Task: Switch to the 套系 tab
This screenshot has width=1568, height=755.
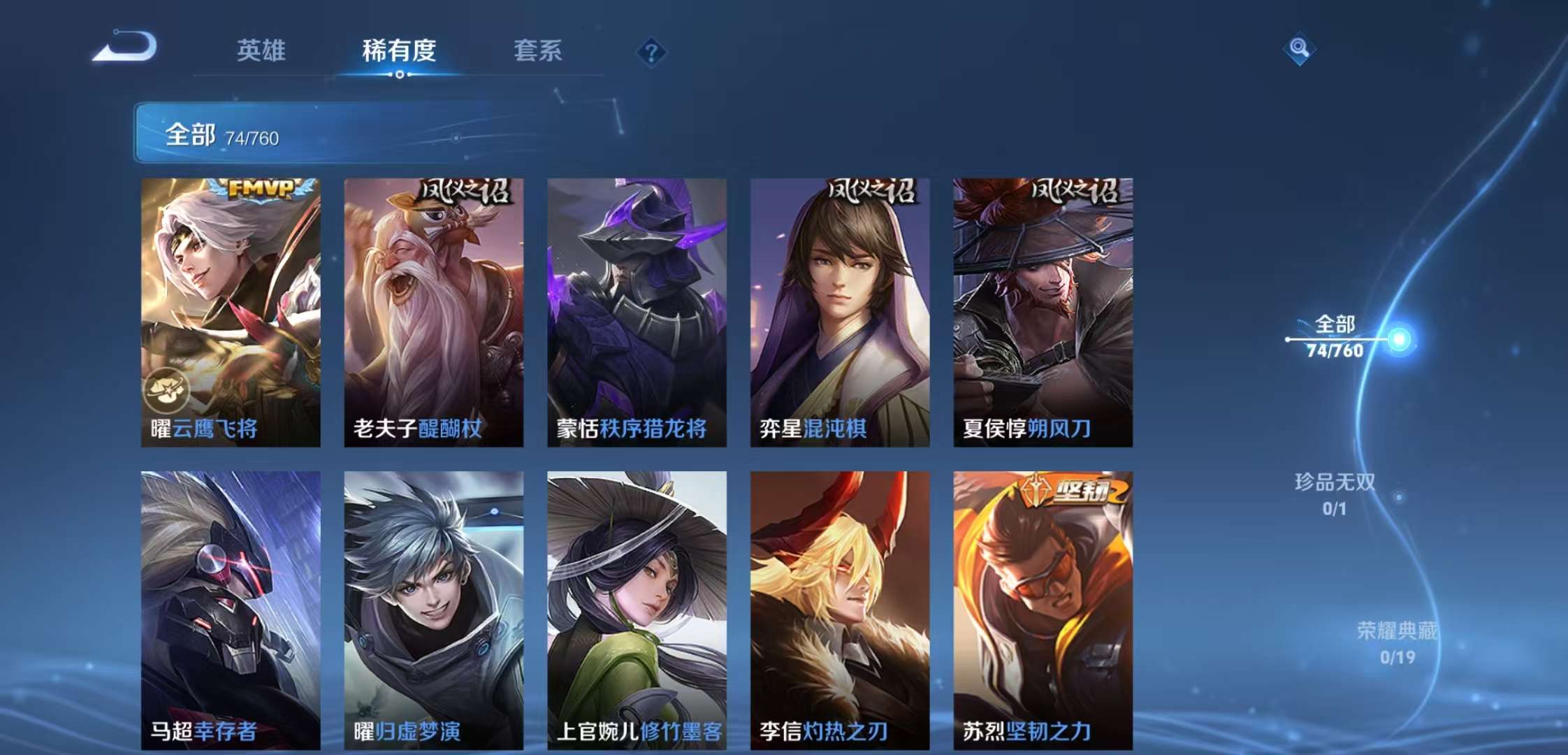Action: [539, 50]
